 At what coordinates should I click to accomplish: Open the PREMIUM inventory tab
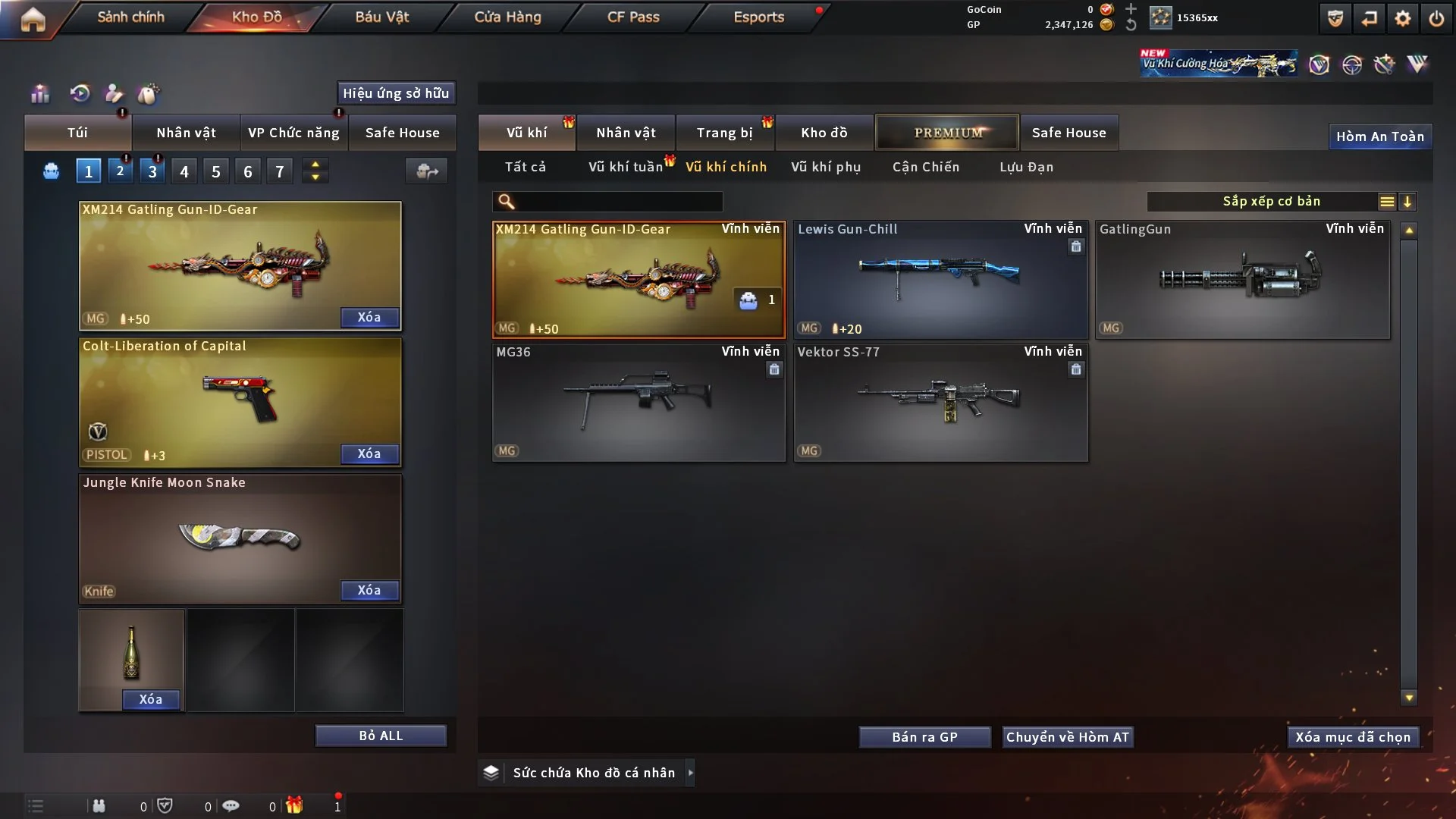pos(947,133)
